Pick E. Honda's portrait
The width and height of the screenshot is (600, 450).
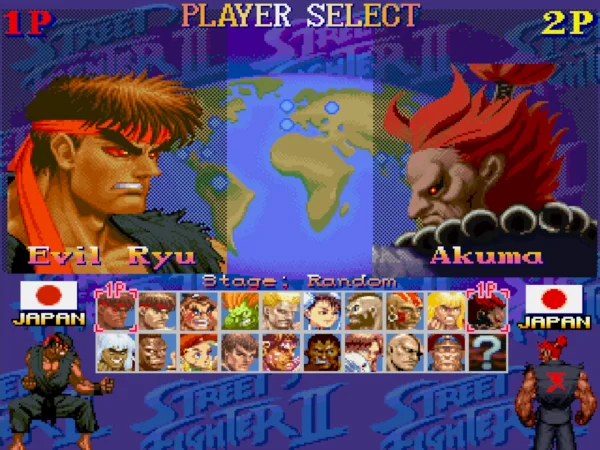pyautogui.click(x=196, y=310)
